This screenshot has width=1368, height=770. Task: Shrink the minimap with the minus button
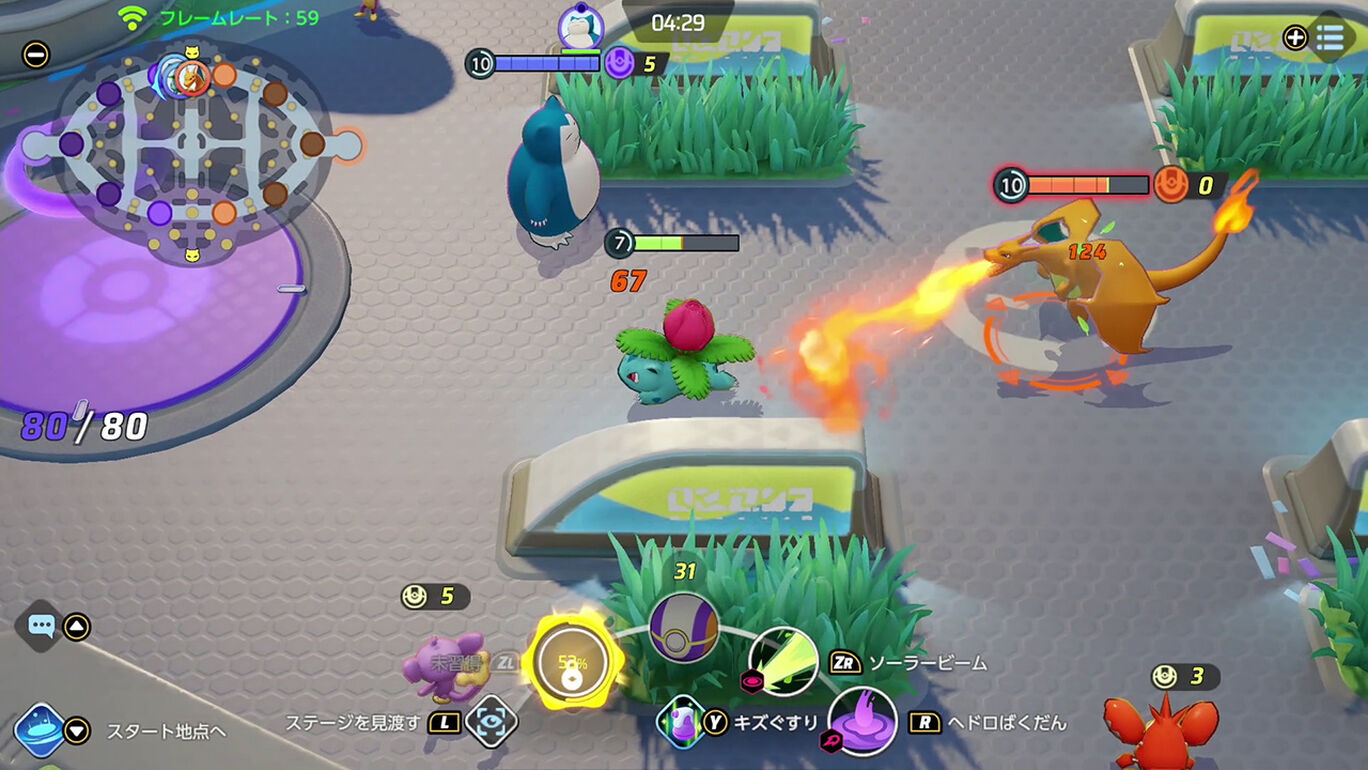click(x=36, y=54)
